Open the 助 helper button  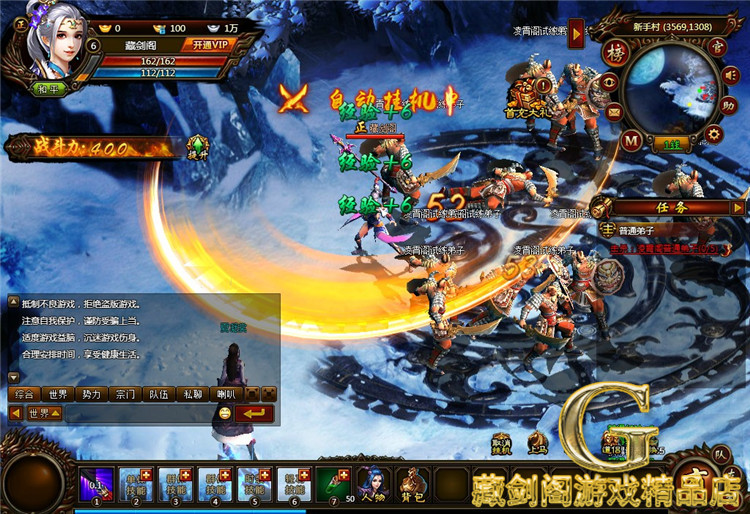point(729,104)
